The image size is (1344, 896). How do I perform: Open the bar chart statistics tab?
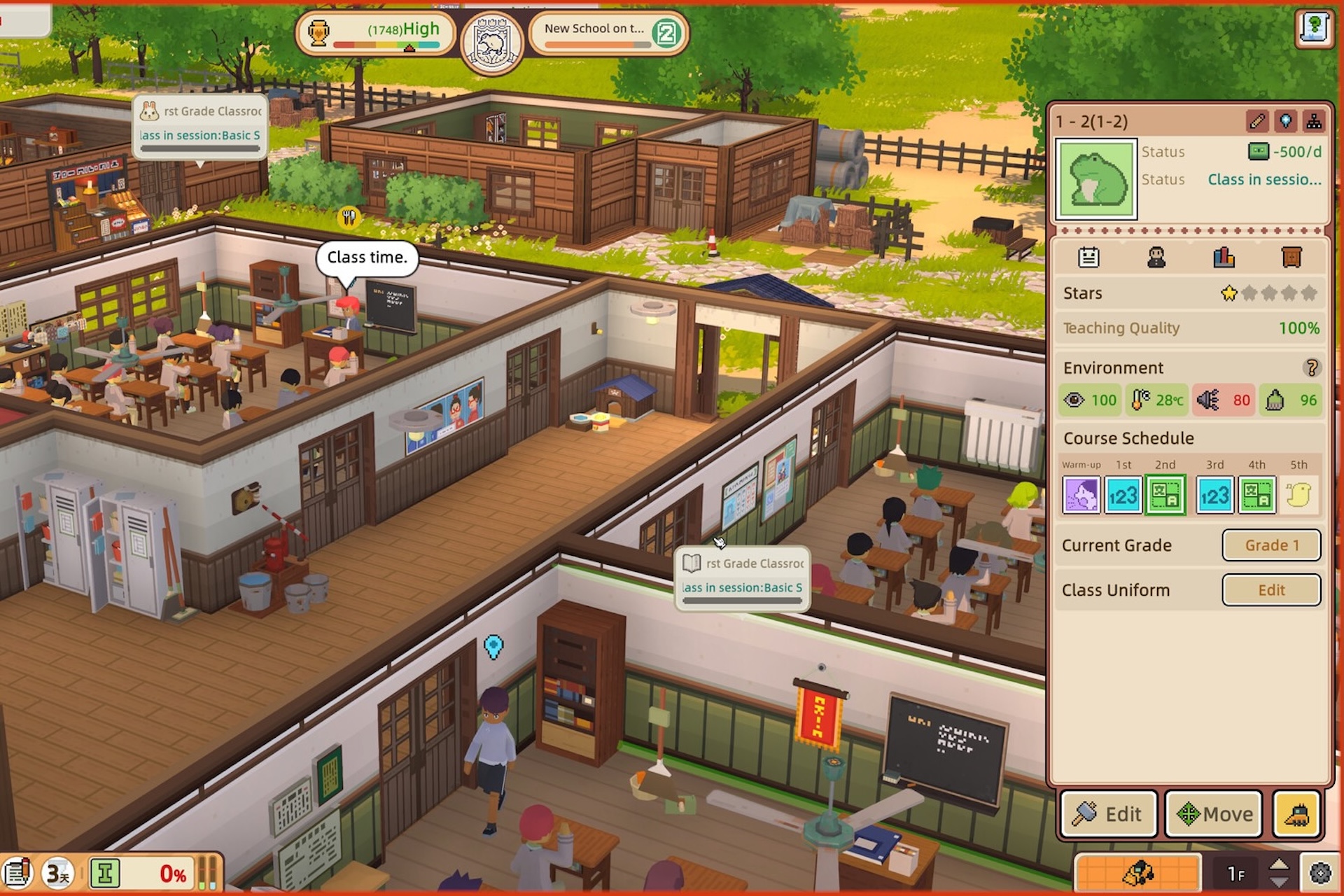click(1224, 258)
